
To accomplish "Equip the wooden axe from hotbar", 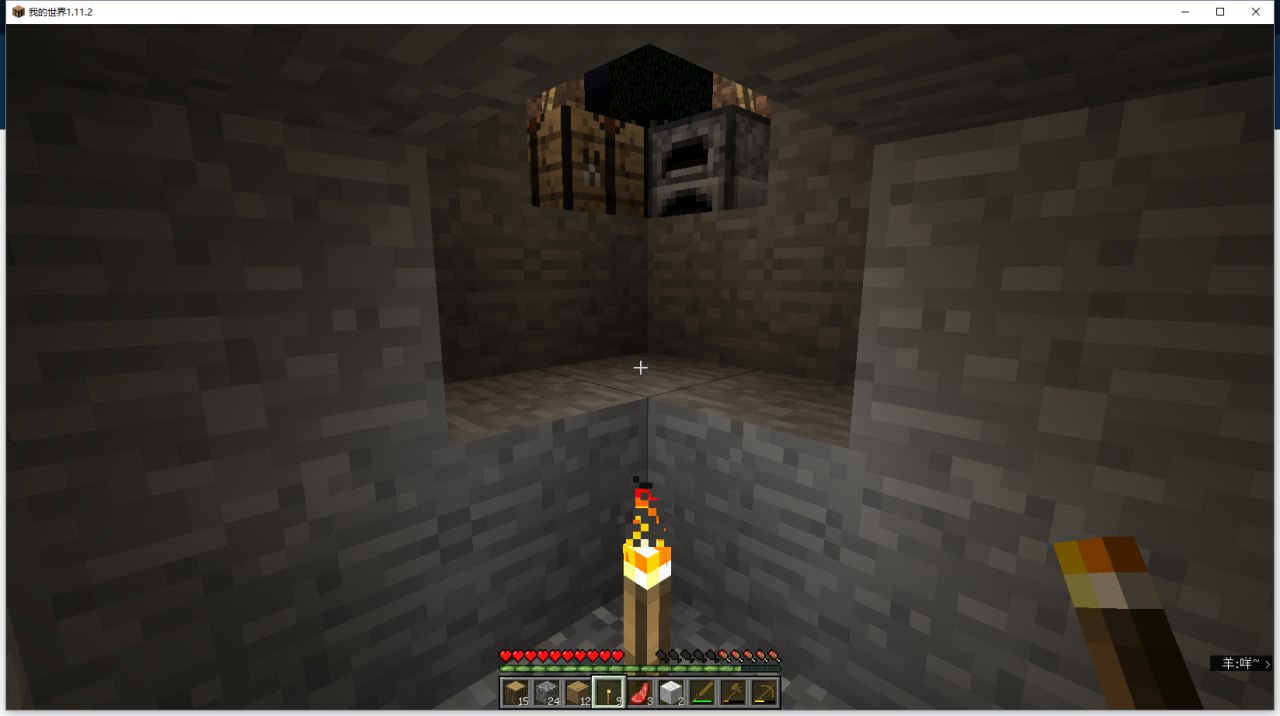I will [x=733, y=692].
